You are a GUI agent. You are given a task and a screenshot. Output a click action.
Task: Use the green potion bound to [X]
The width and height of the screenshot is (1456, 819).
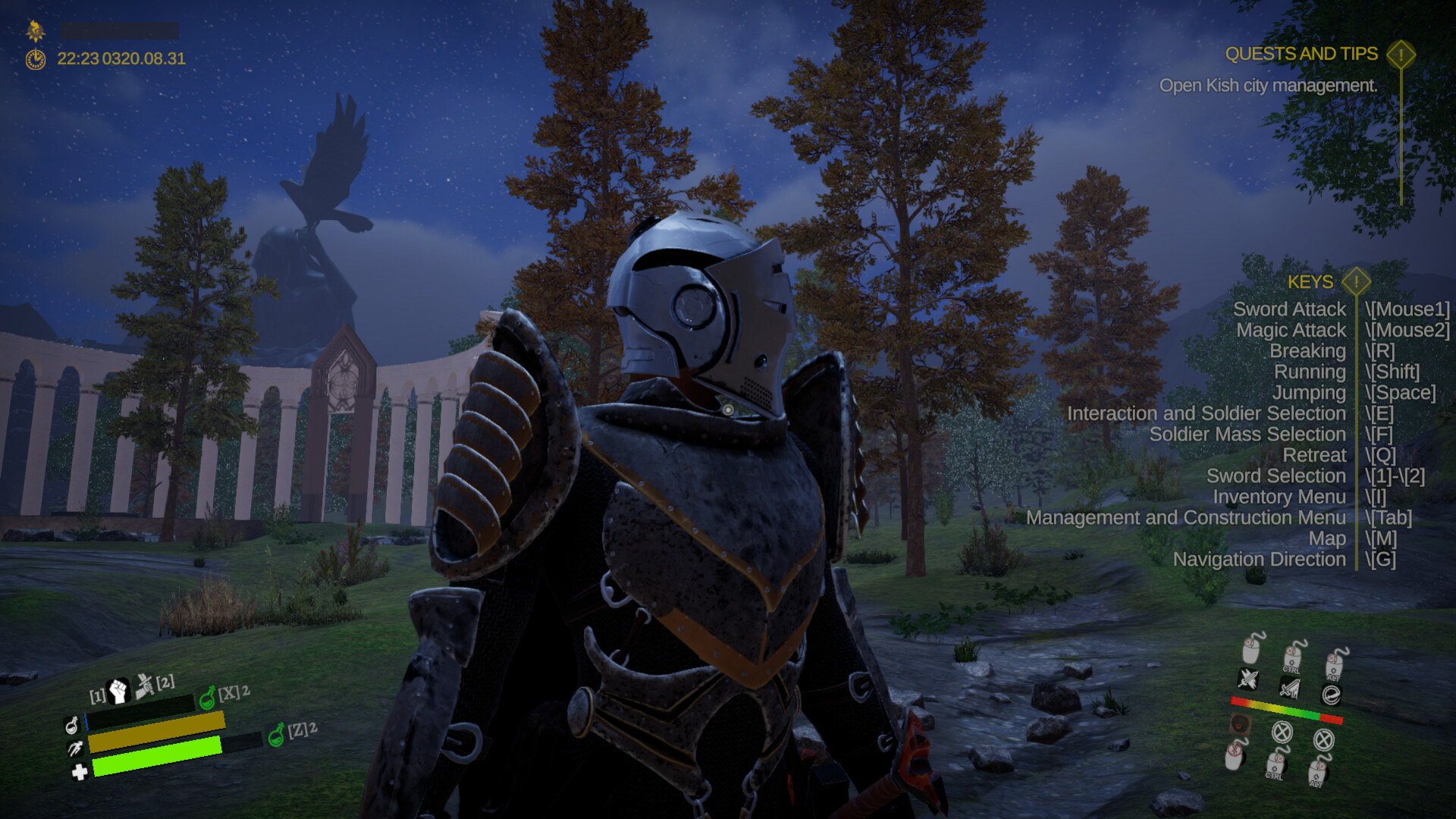(x=207, y=699)
